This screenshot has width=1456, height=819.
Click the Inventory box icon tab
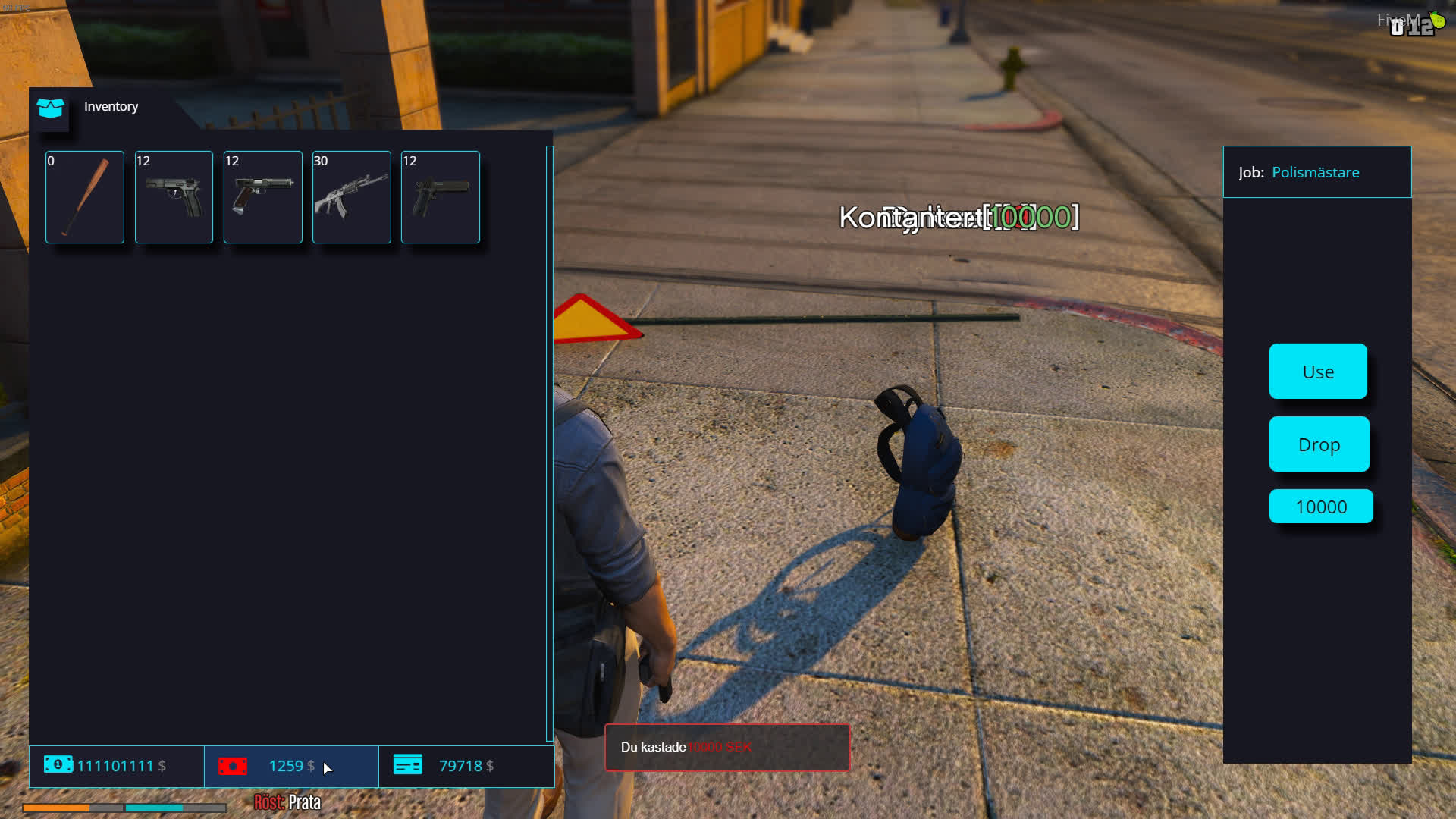tap(51, 108)
